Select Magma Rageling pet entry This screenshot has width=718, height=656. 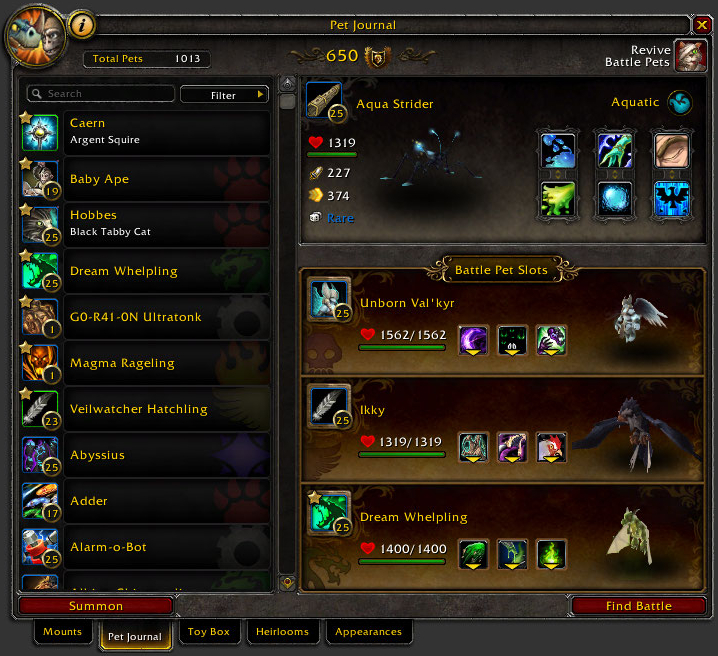pyautogui.click(x=145, y=363)
